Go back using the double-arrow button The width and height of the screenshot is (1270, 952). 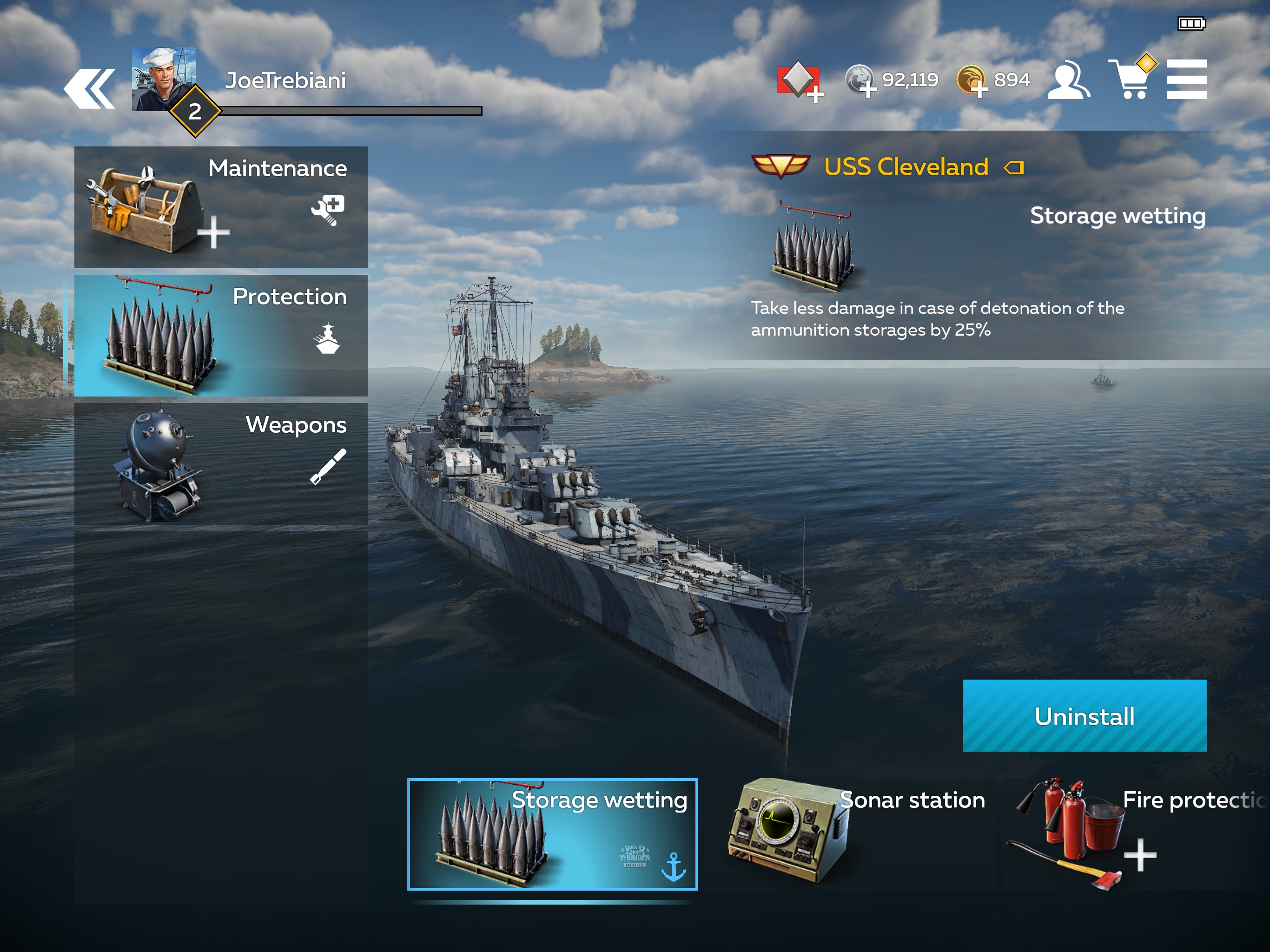pos(90,88)
